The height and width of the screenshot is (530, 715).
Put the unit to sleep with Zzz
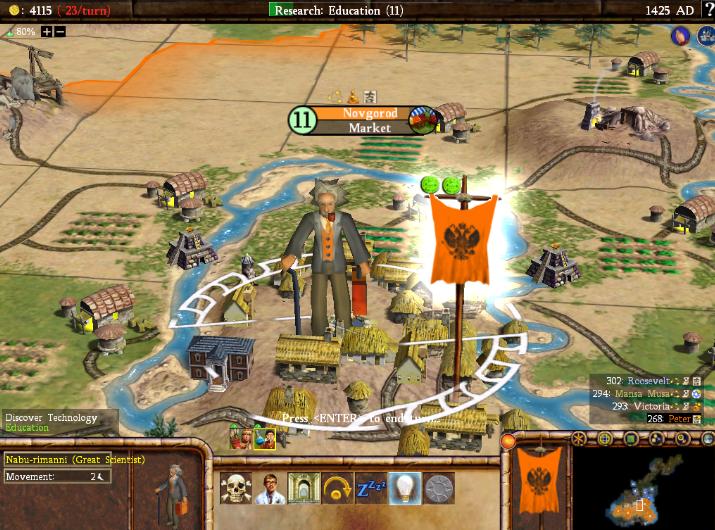(371, 488)
